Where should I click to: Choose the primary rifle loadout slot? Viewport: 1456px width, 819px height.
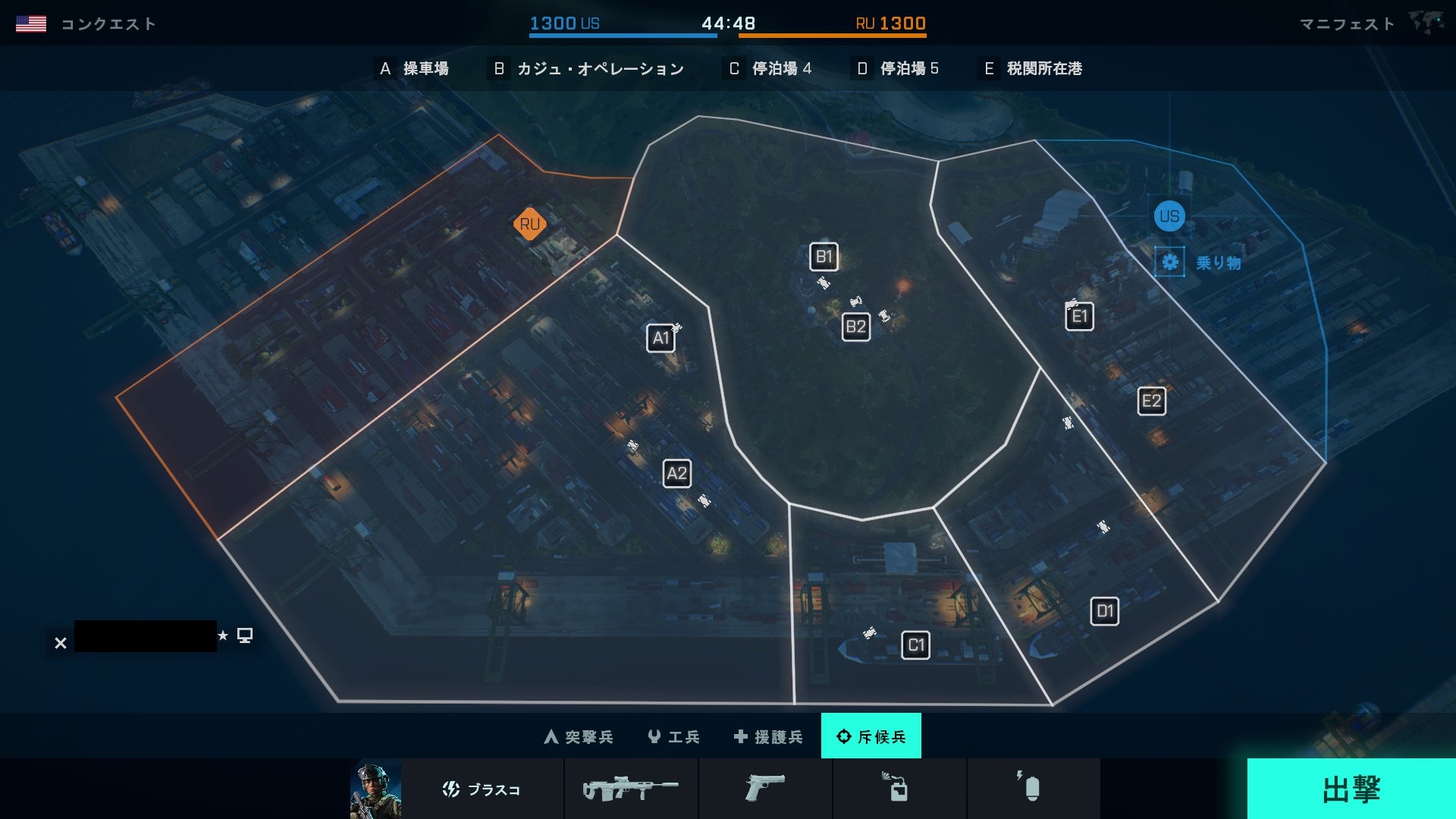631,789
